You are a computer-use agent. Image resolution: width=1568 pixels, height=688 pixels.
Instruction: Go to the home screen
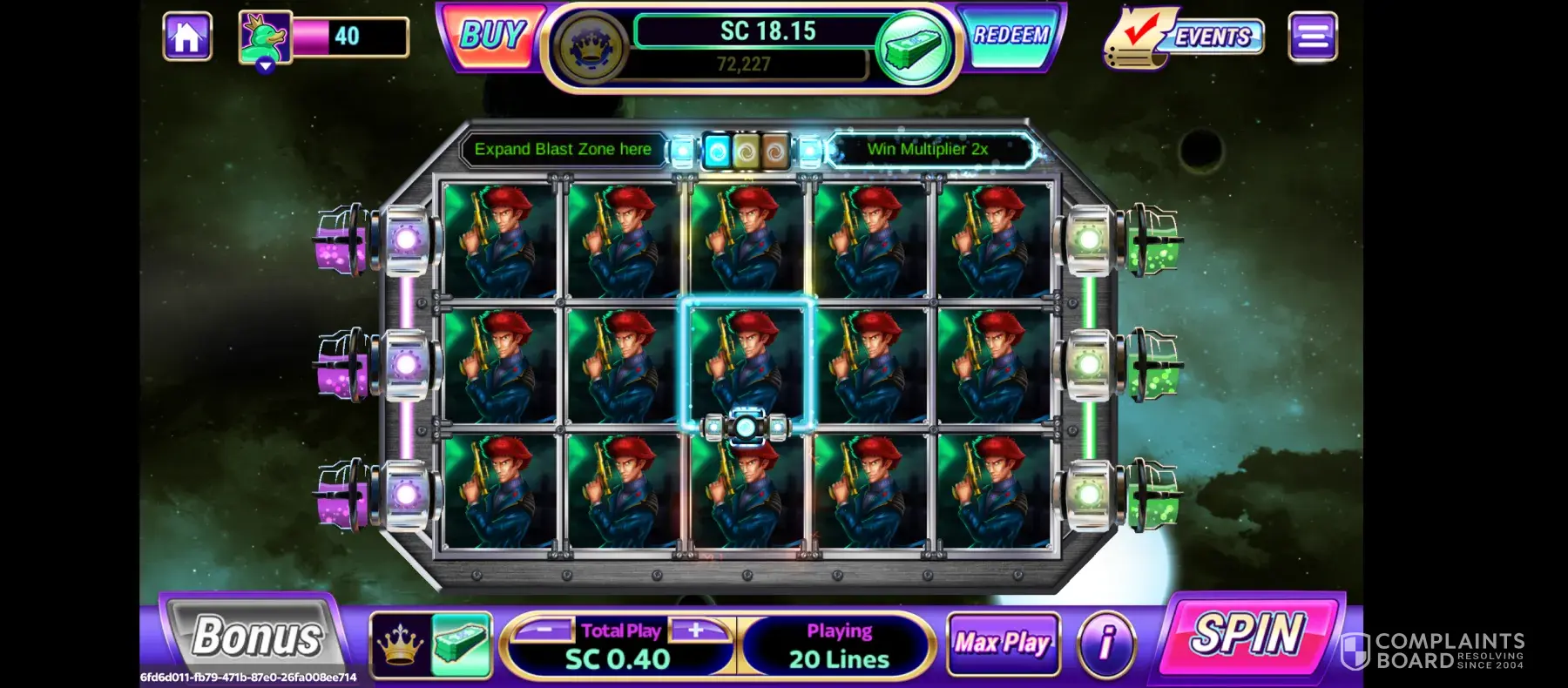coord(187,37)
